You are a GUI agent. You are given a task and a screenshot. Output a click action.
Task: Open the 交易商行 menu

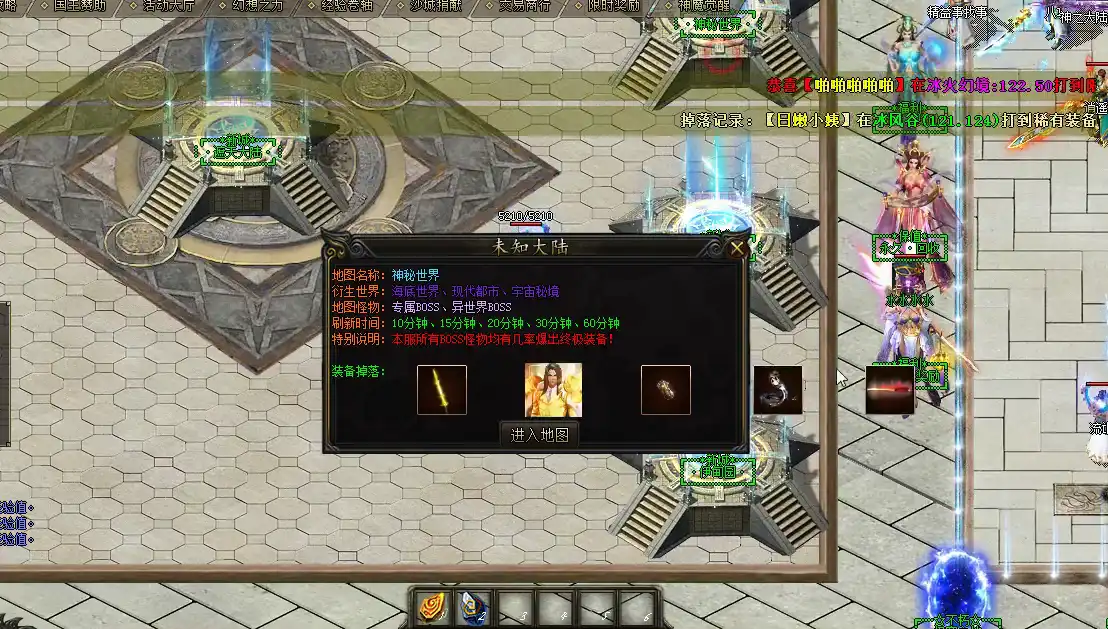(524, 5)
